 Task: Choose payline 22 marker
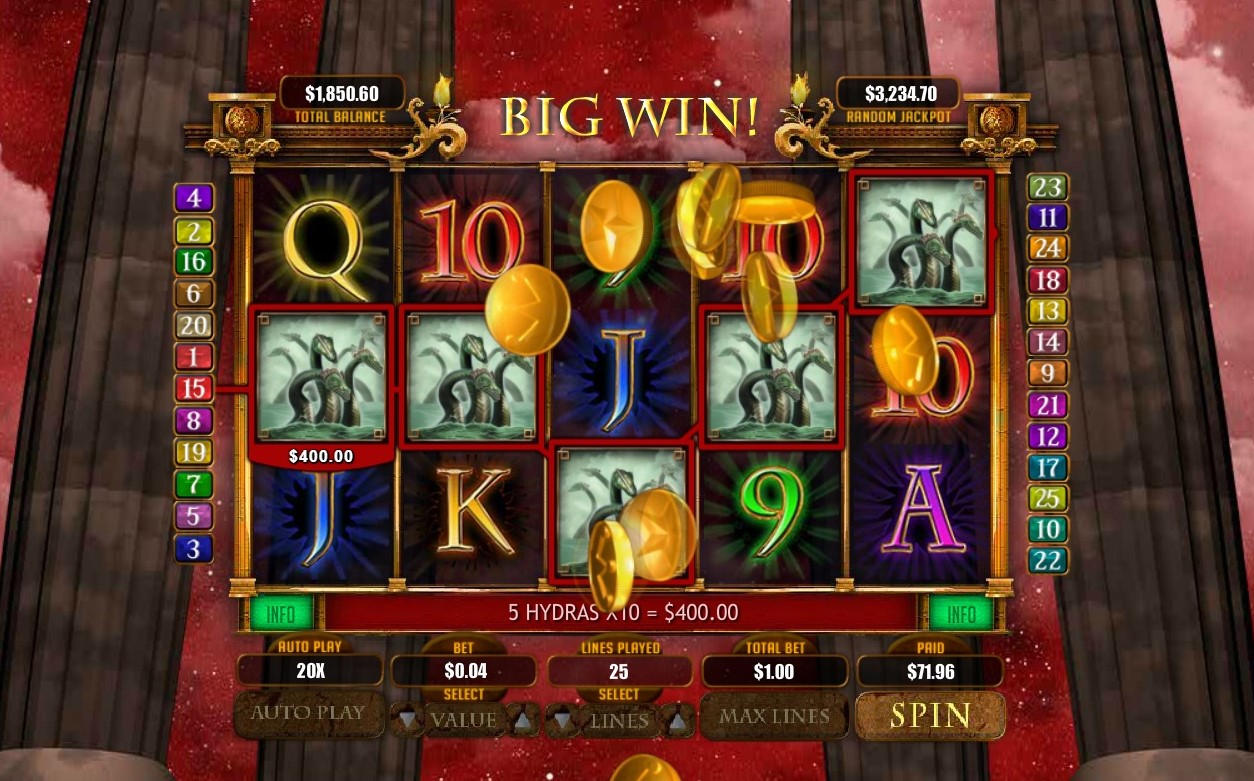point(1047,560)
